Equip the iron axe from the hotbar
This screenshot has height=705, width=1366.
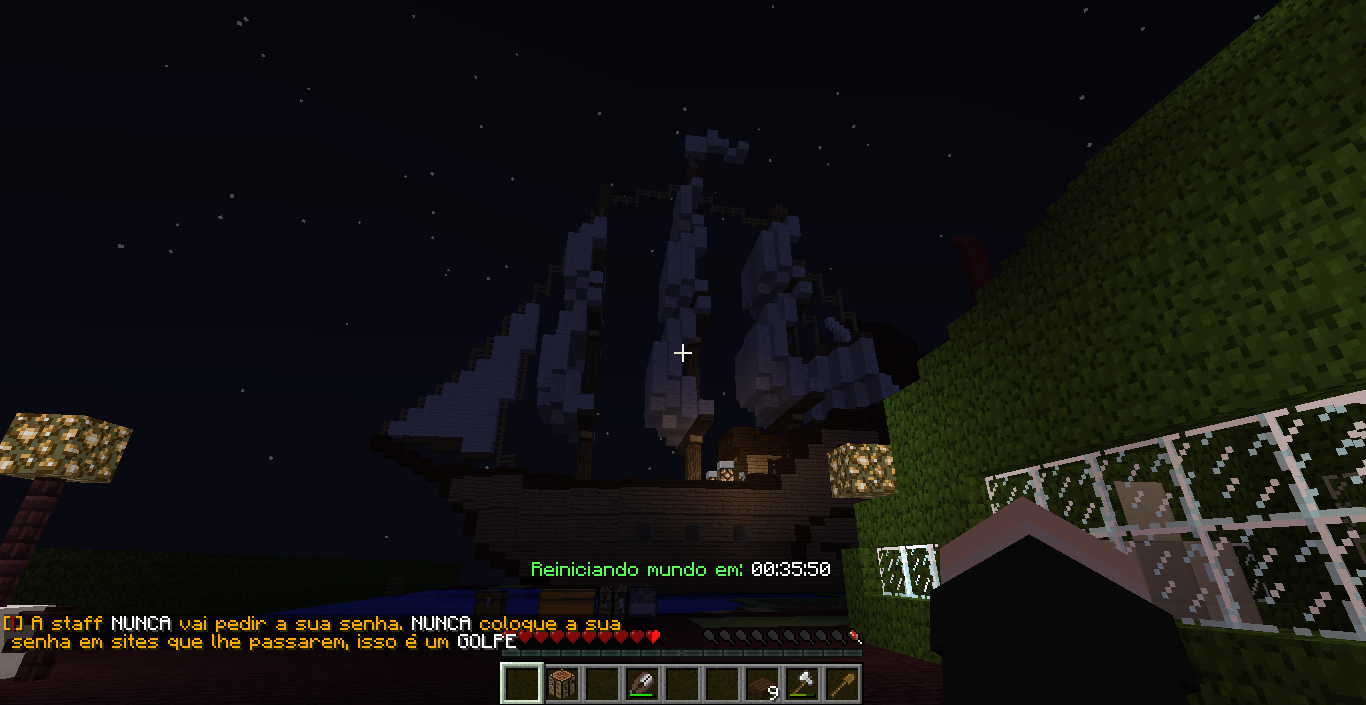tap(803, 684)
